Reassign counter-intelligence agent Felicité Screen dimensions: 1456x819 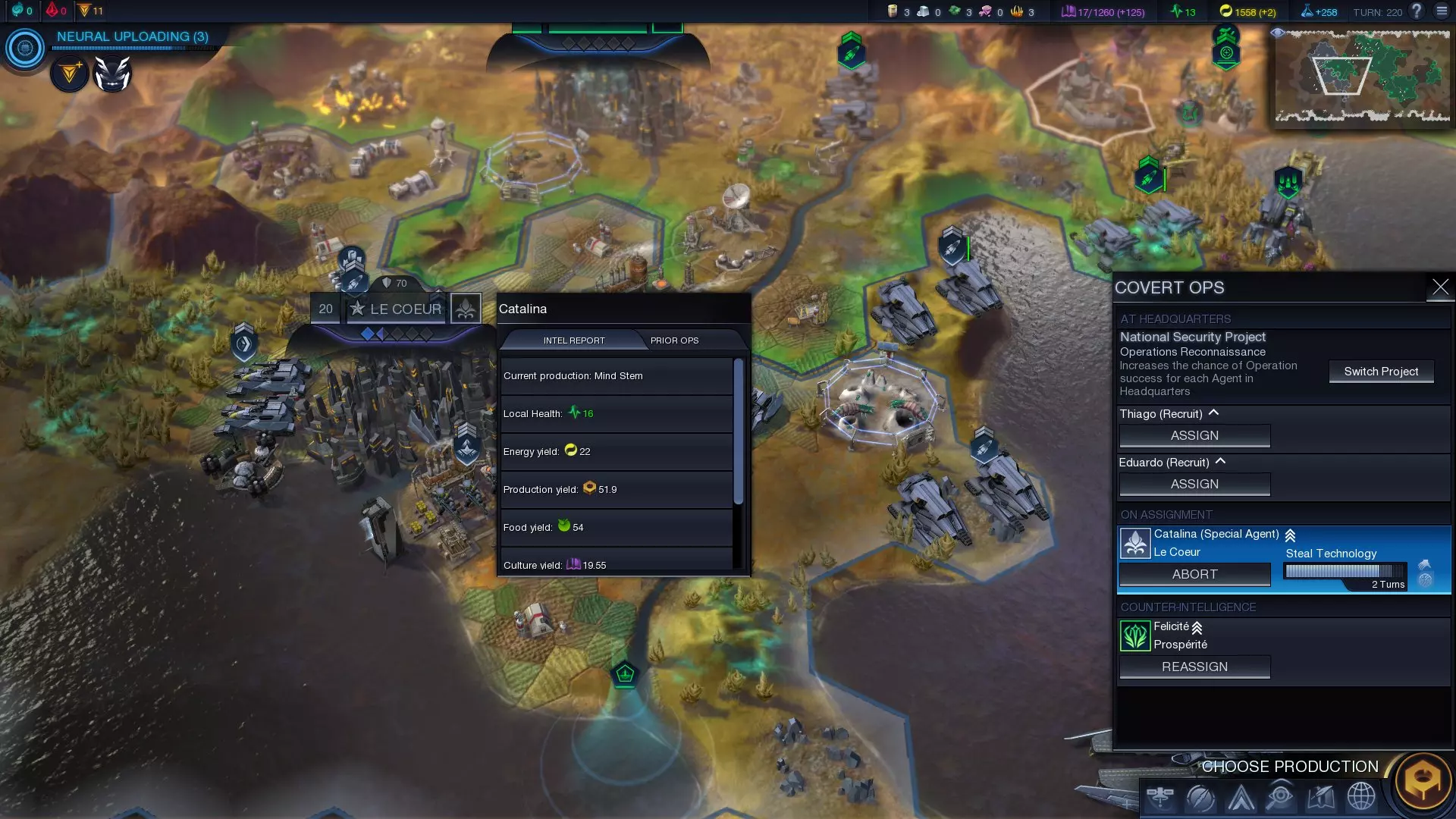tap(1194, 667)
